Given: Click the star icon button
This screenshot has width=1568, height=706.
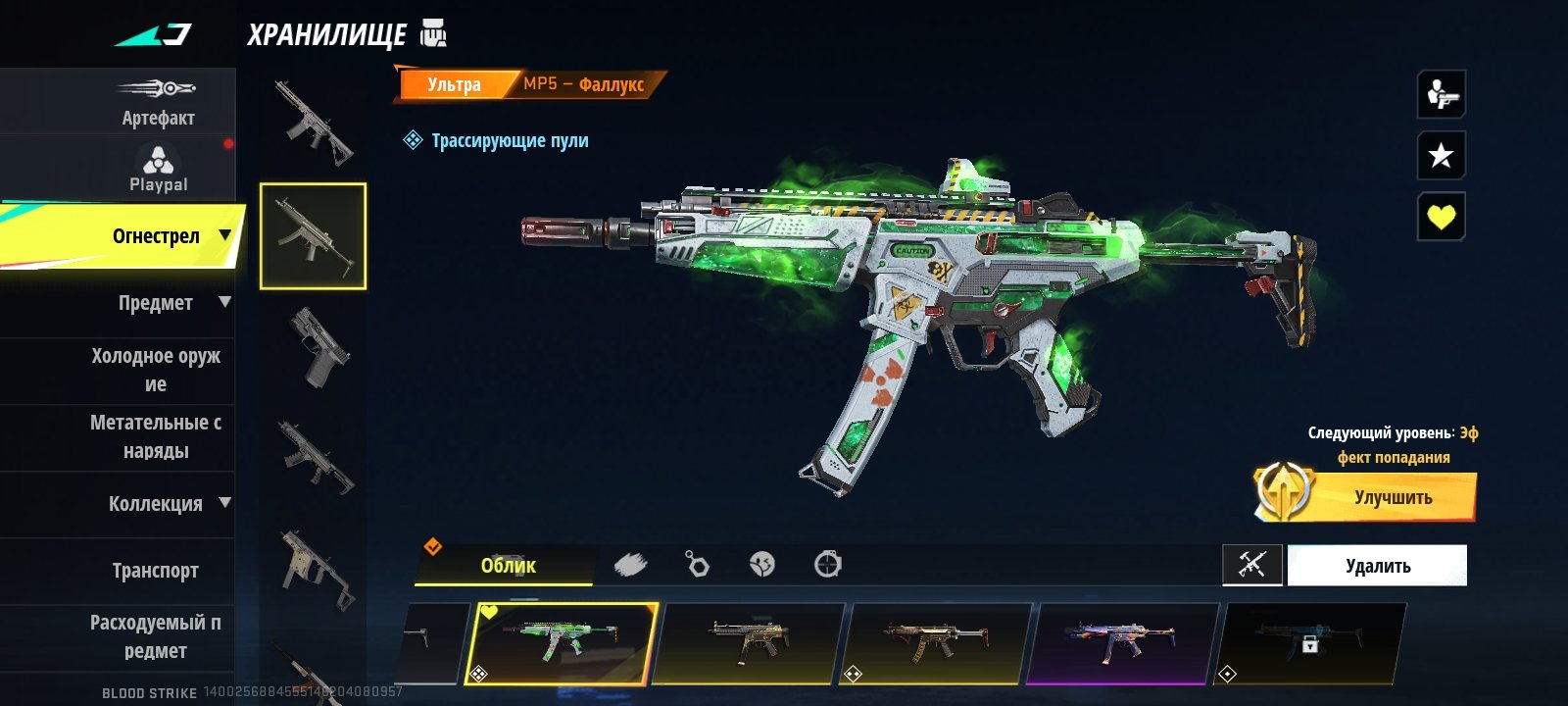Looking at the screenshot, I should click(1441, 155).
